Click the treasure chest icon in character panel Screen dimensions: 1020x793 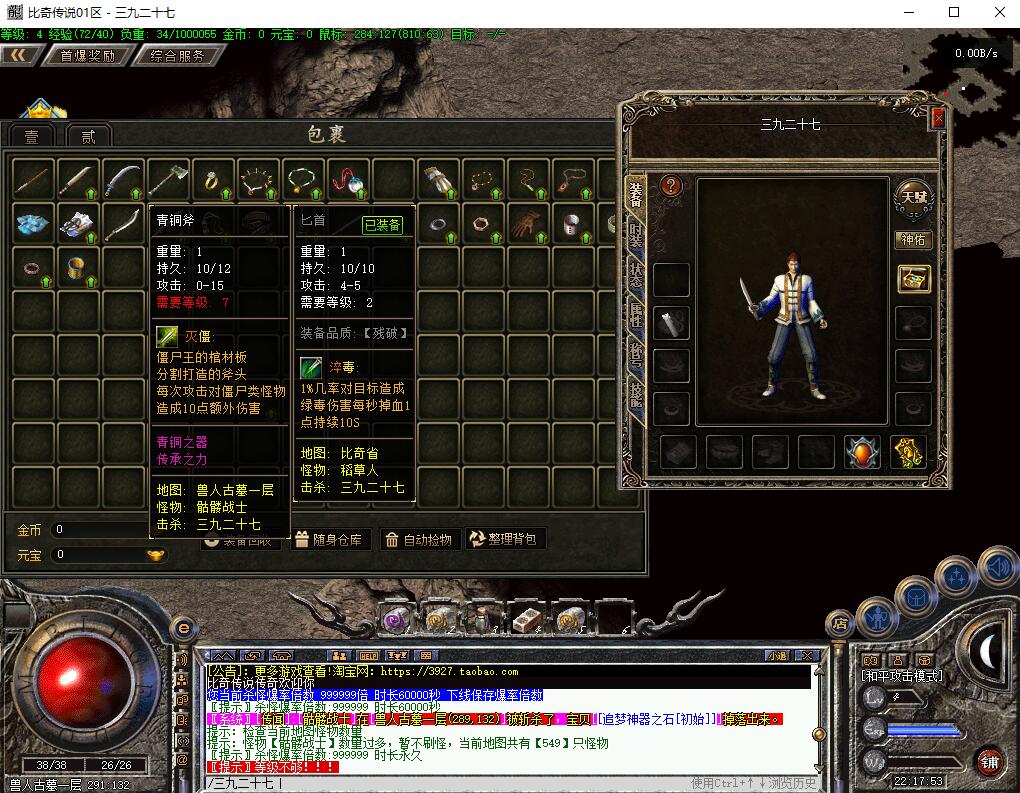[913, 278]
